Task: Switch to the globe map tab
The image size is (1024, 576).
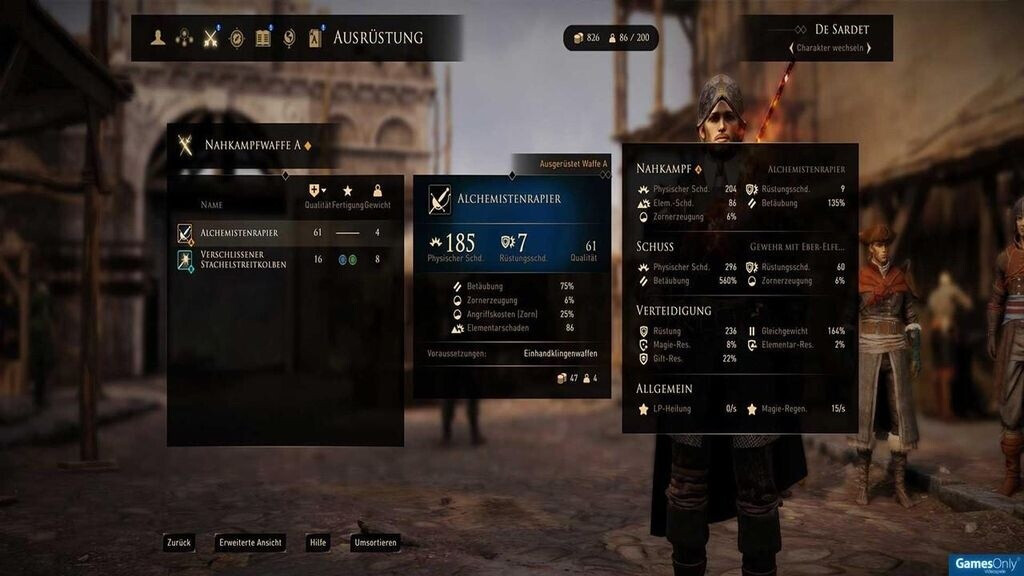Action: [x=289, y=38]
